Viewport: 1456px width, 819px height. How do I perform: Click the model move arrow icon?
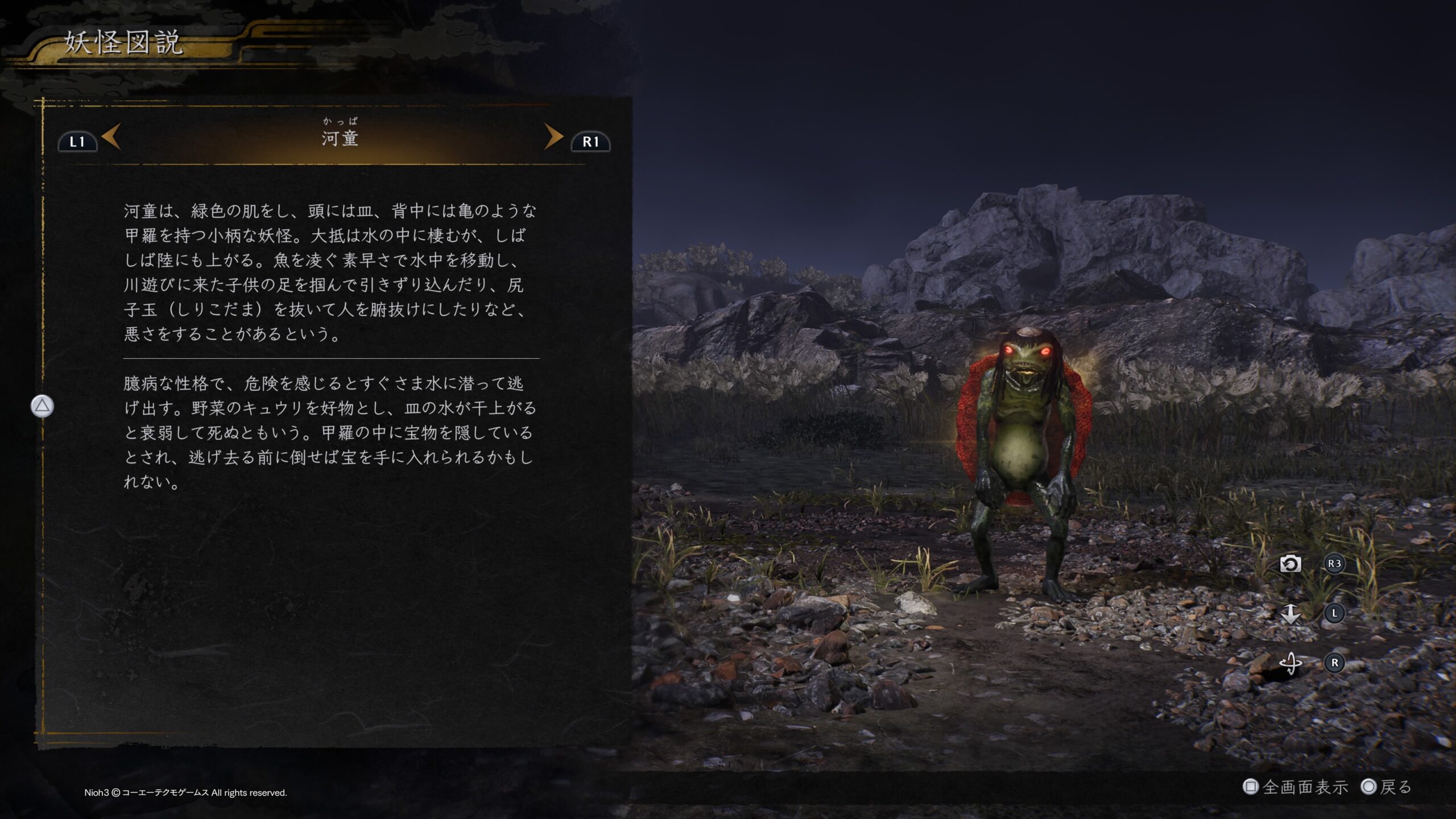pyautogui.click(x=1290, y=614)
